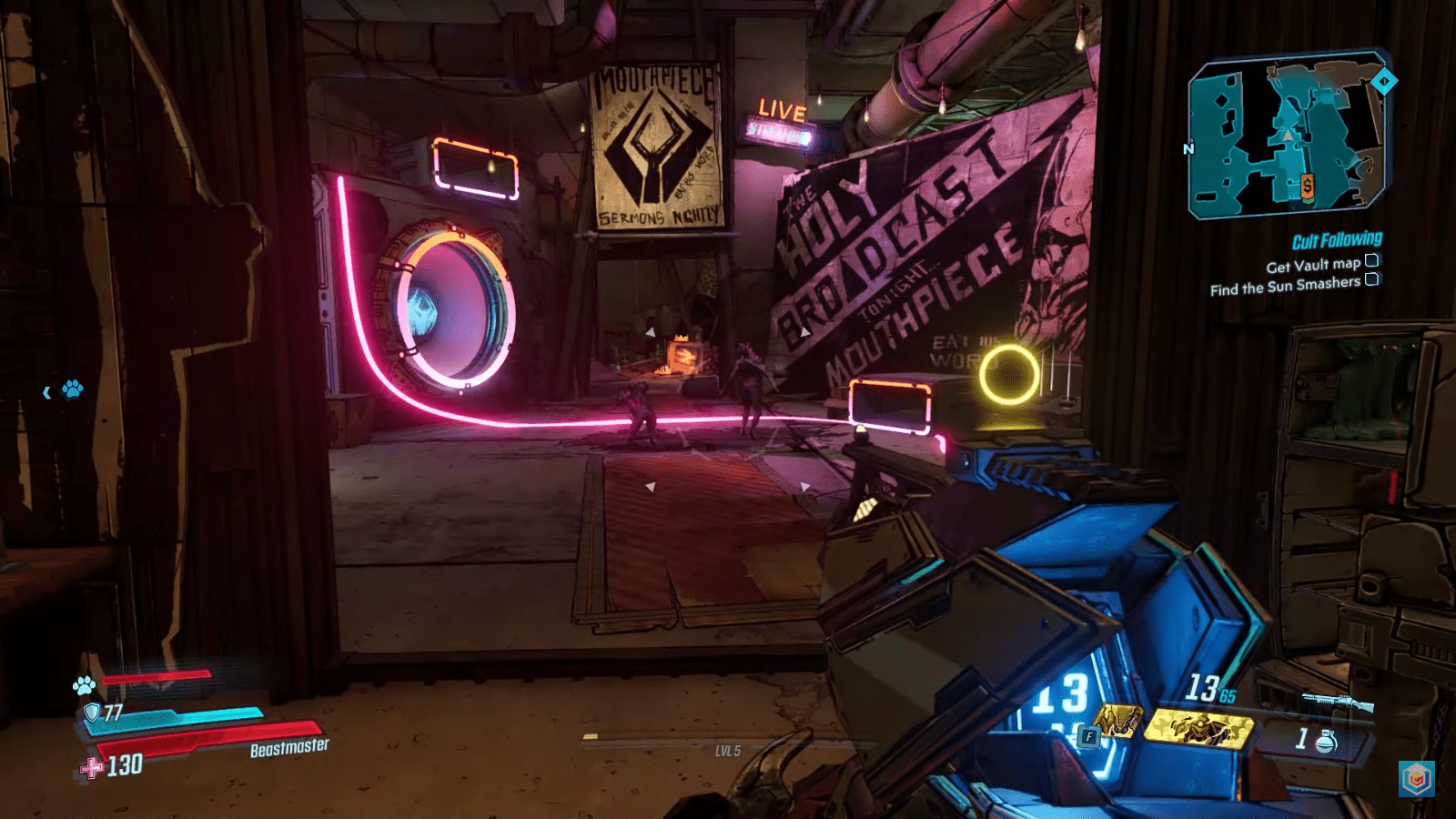Select the paw indicator on the left edge
The height and width of the screenshot is (819, 1456).
pyautogui.click(x=74, y=388)
